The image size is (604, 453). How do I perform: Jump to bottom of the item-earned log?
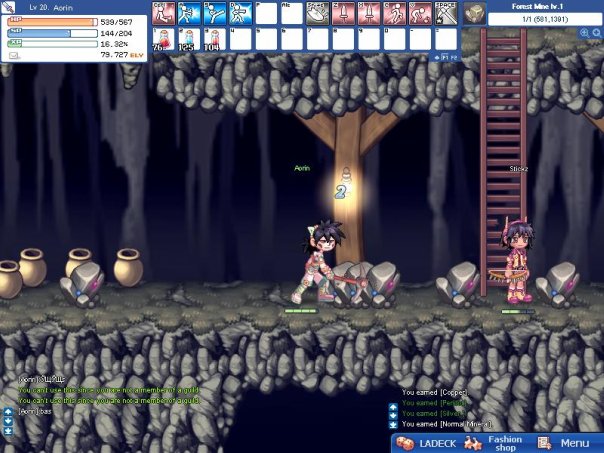393,425
